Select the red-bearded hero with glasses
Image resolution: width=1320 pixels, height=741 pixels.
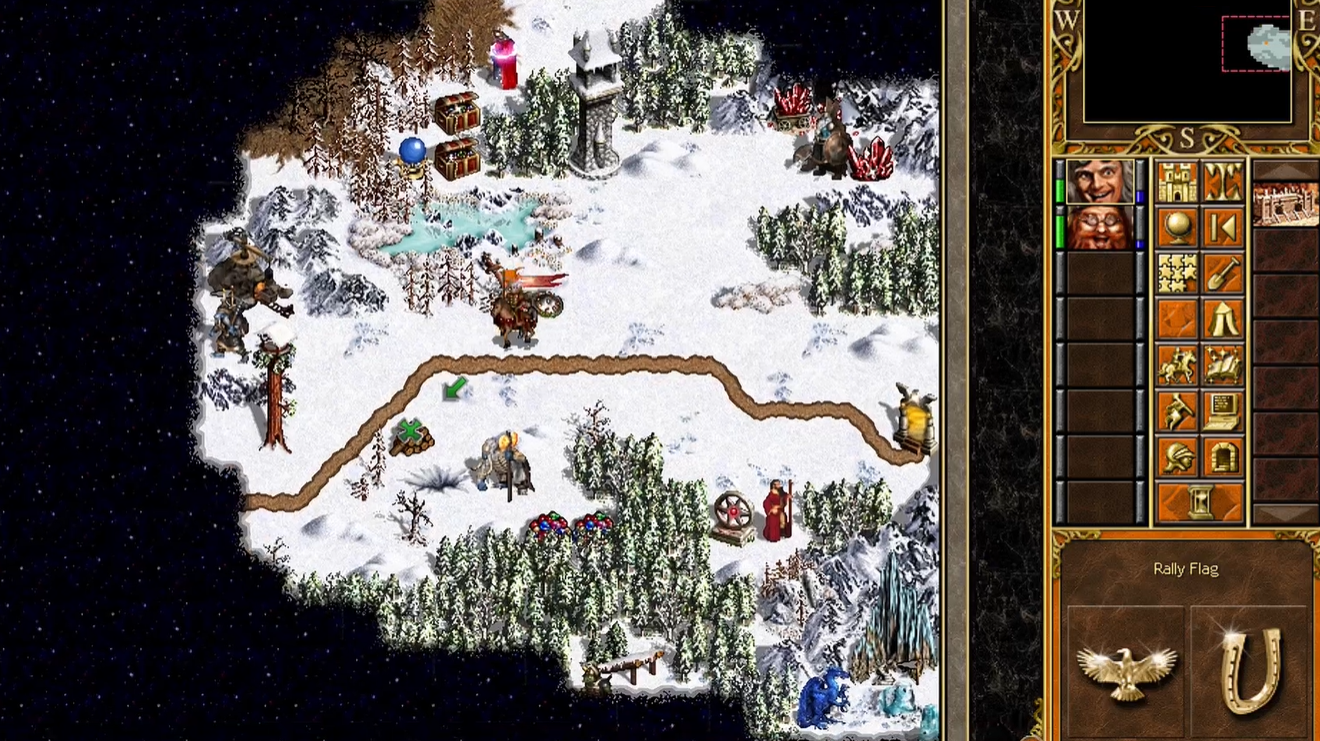(1100, 227)
